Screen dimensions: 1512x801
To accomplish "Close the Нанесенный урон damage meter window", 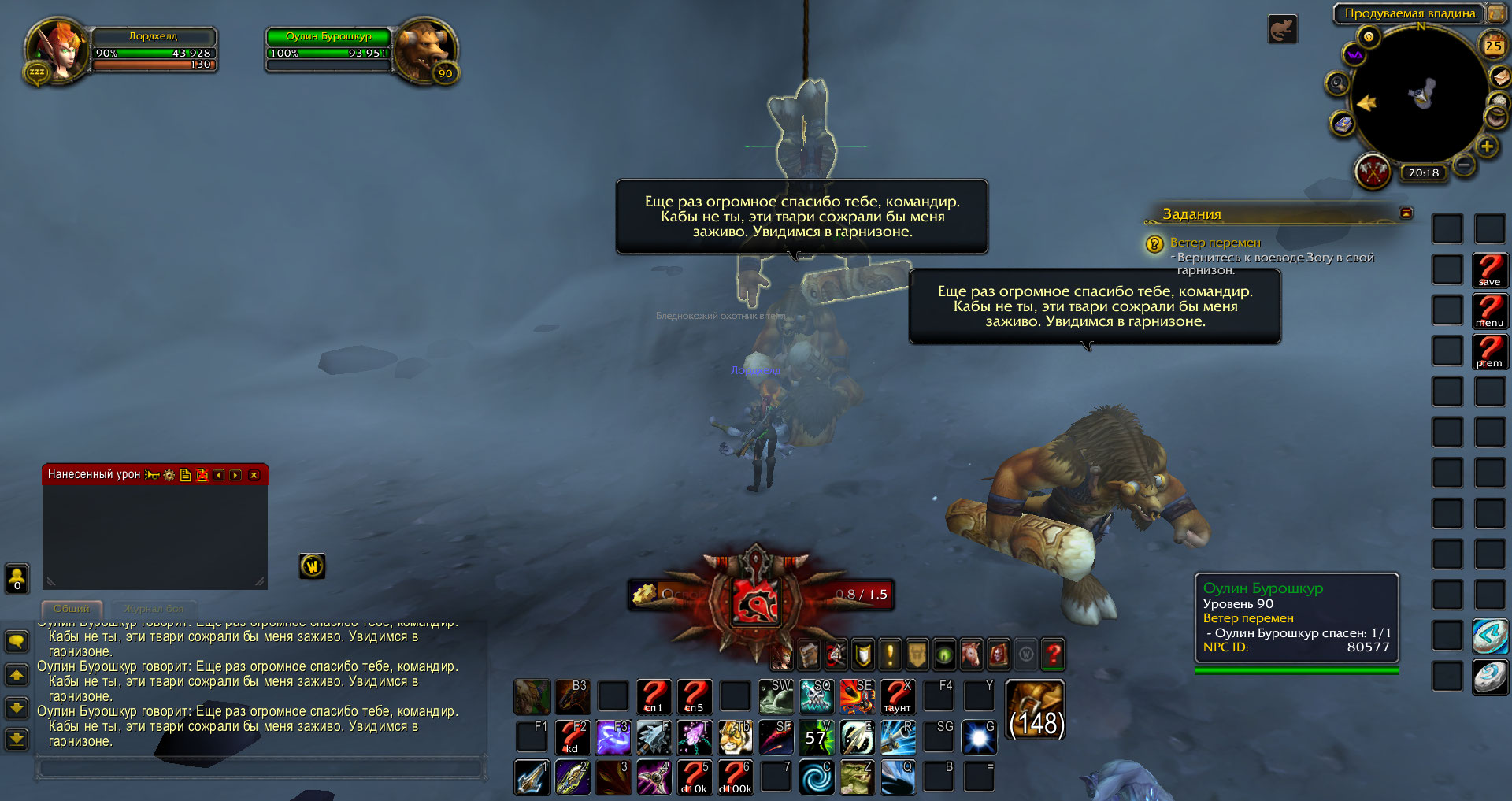I will pyautogui.click(x=254, y=475).
